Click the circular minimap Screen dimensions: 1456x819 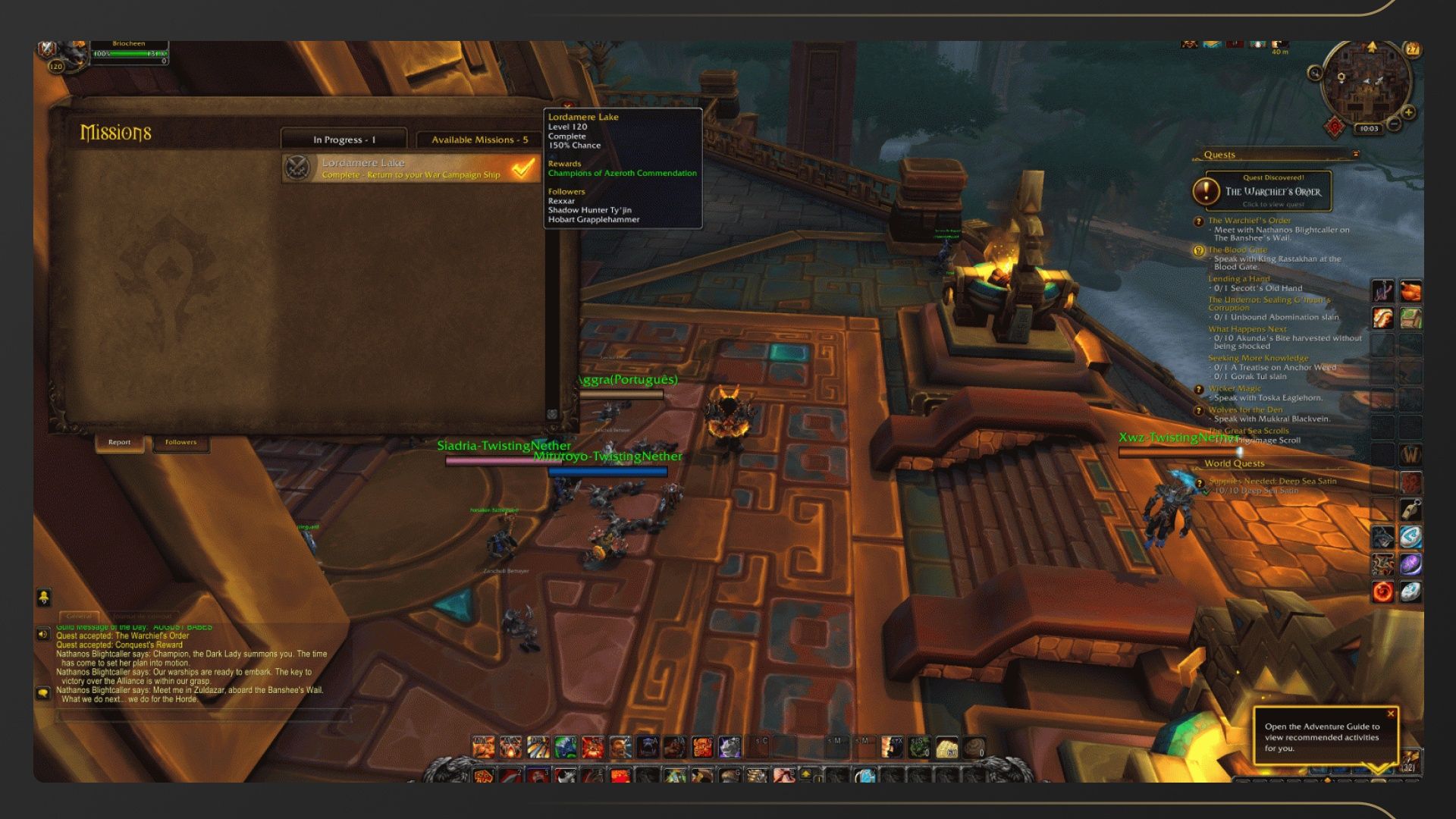[x=1365, y=82]
